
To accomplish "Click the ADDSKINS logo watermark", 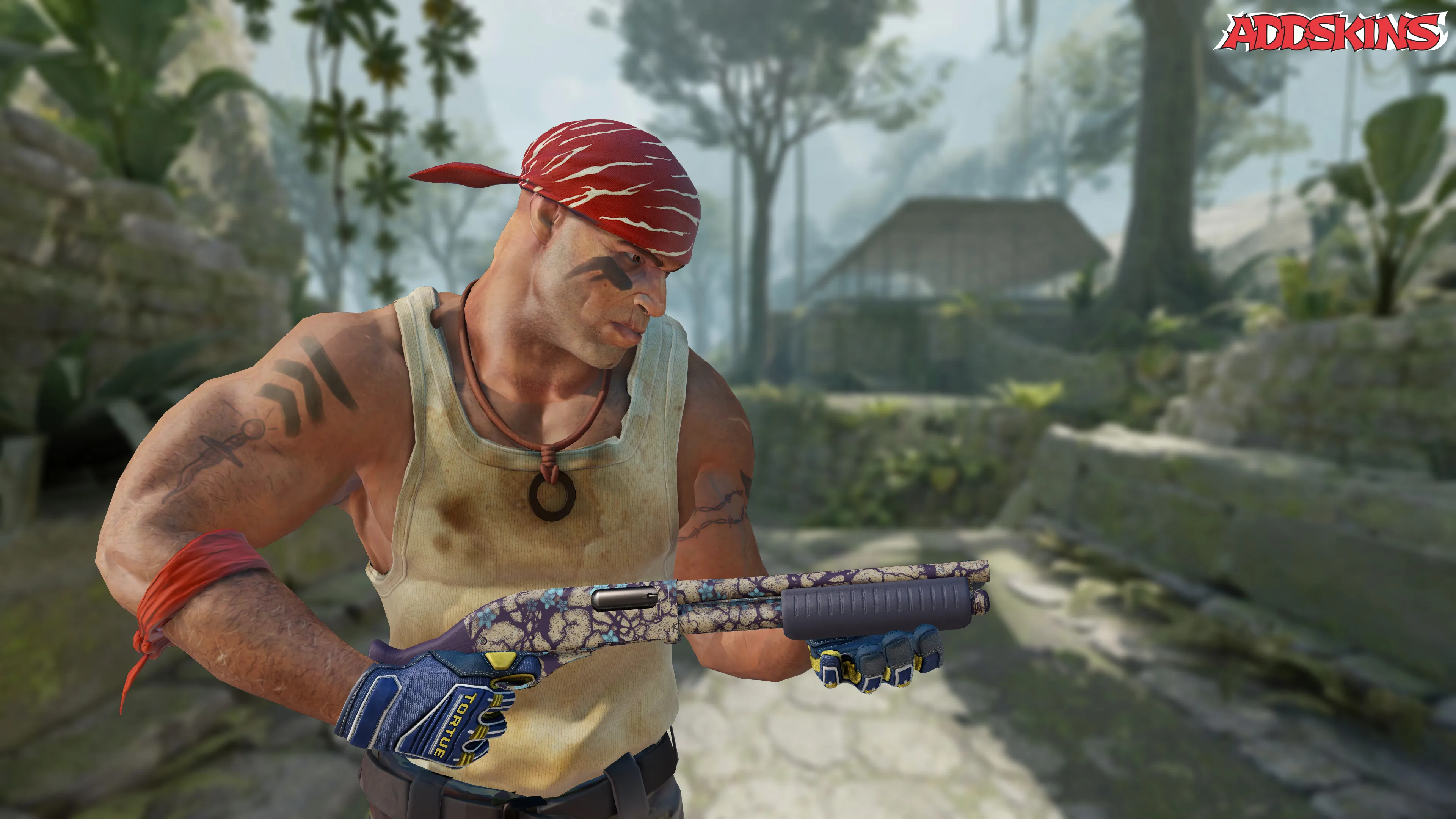I will point(1333,32).
